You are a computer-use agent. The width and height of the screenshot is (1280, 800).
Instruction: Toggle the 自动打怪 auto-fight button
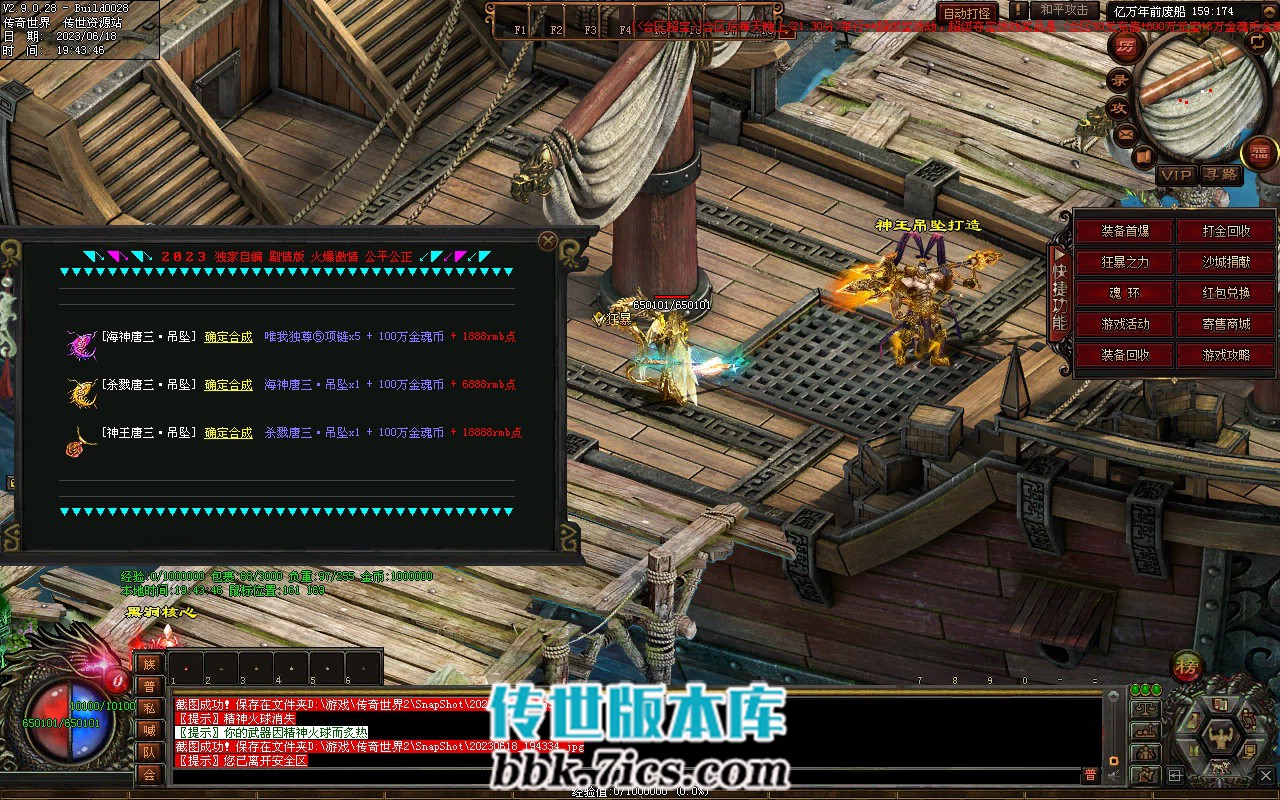tap(967, 13)
